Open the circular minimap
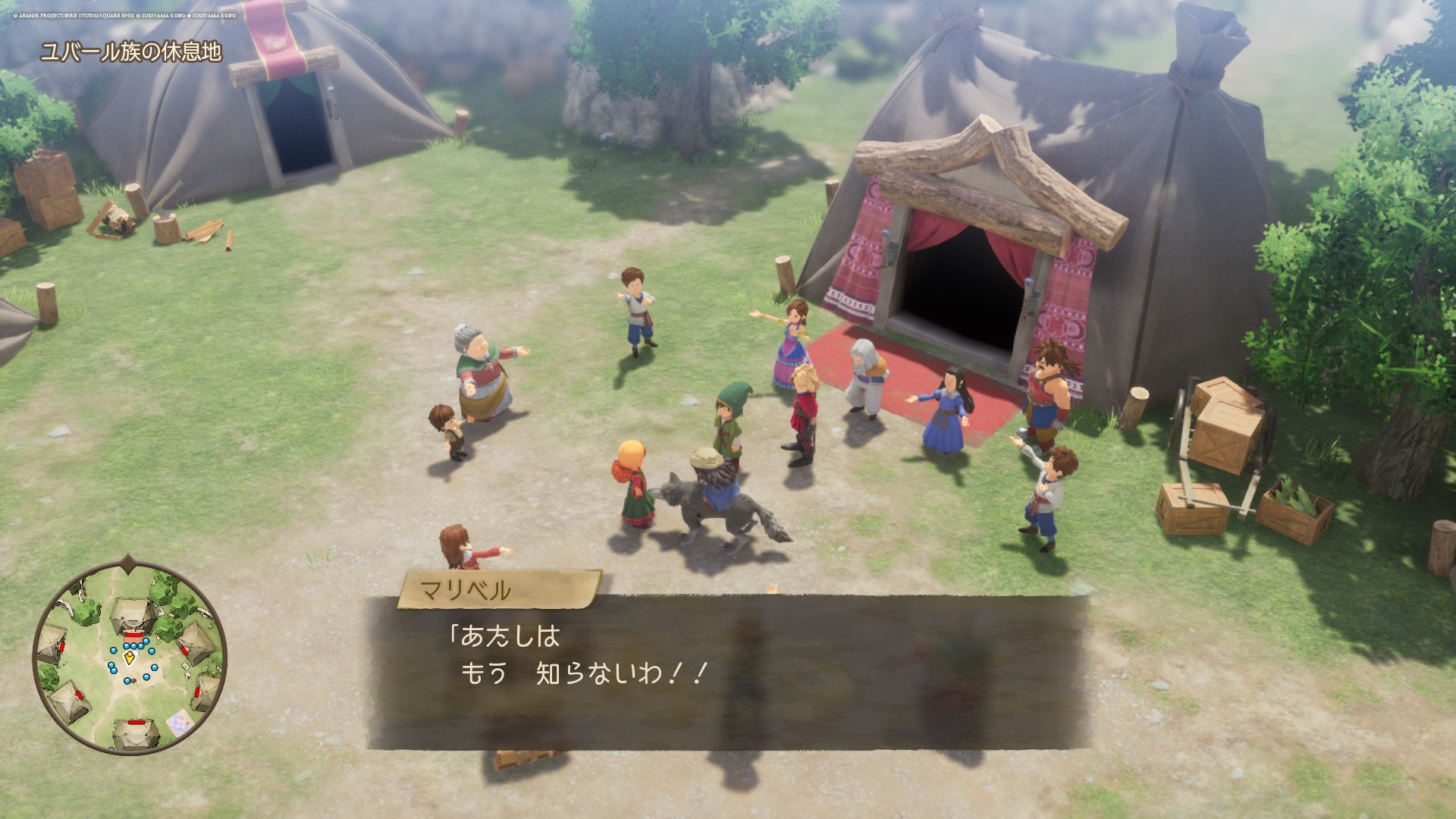1456x819 pixels. [130, 657]
